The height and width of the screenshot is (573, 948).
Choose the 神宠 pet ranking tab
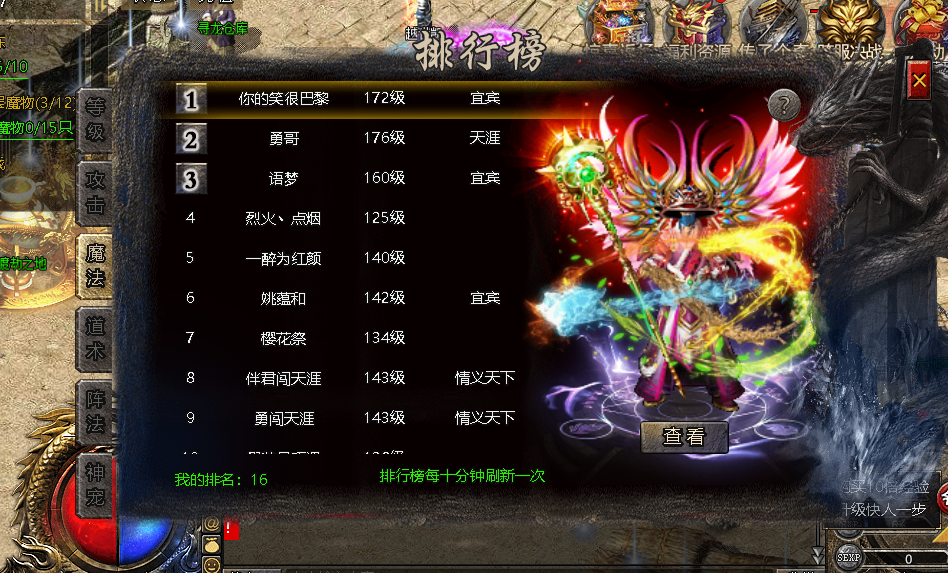(x=95, y=484)
